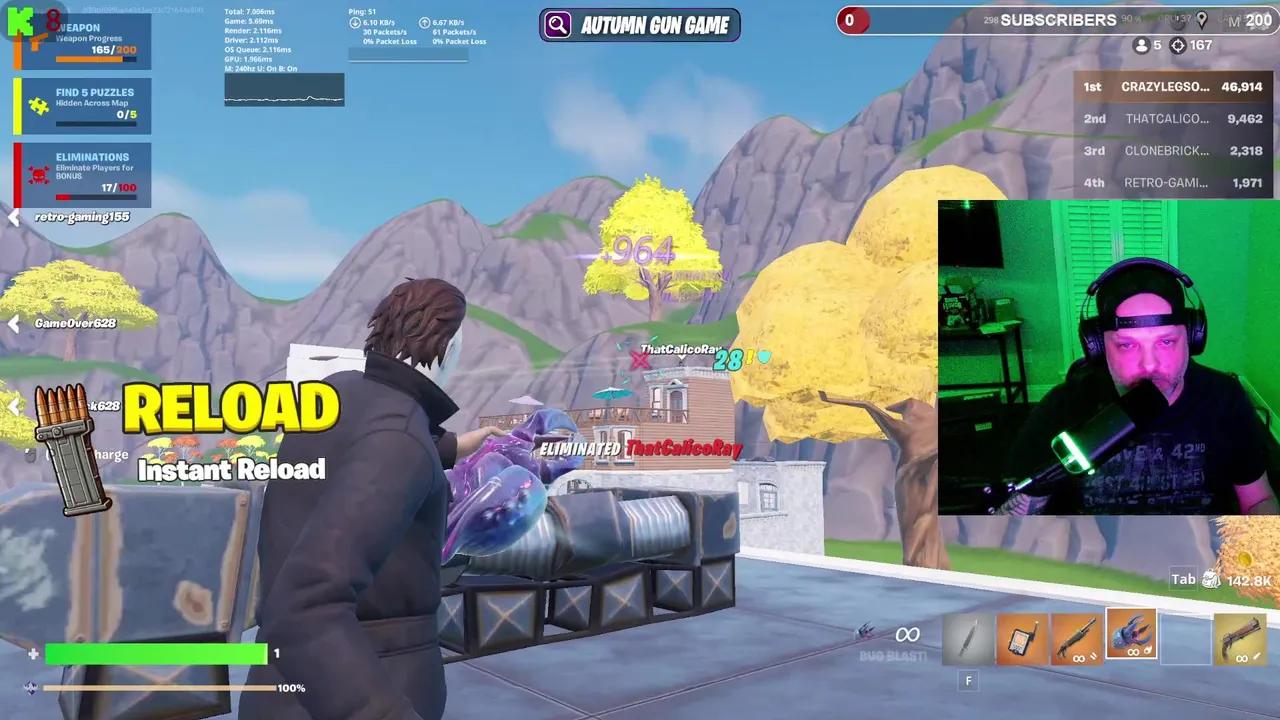
Task: Select the pistol icon on Weapon Progress quest
Action: (x=38, y=40)
